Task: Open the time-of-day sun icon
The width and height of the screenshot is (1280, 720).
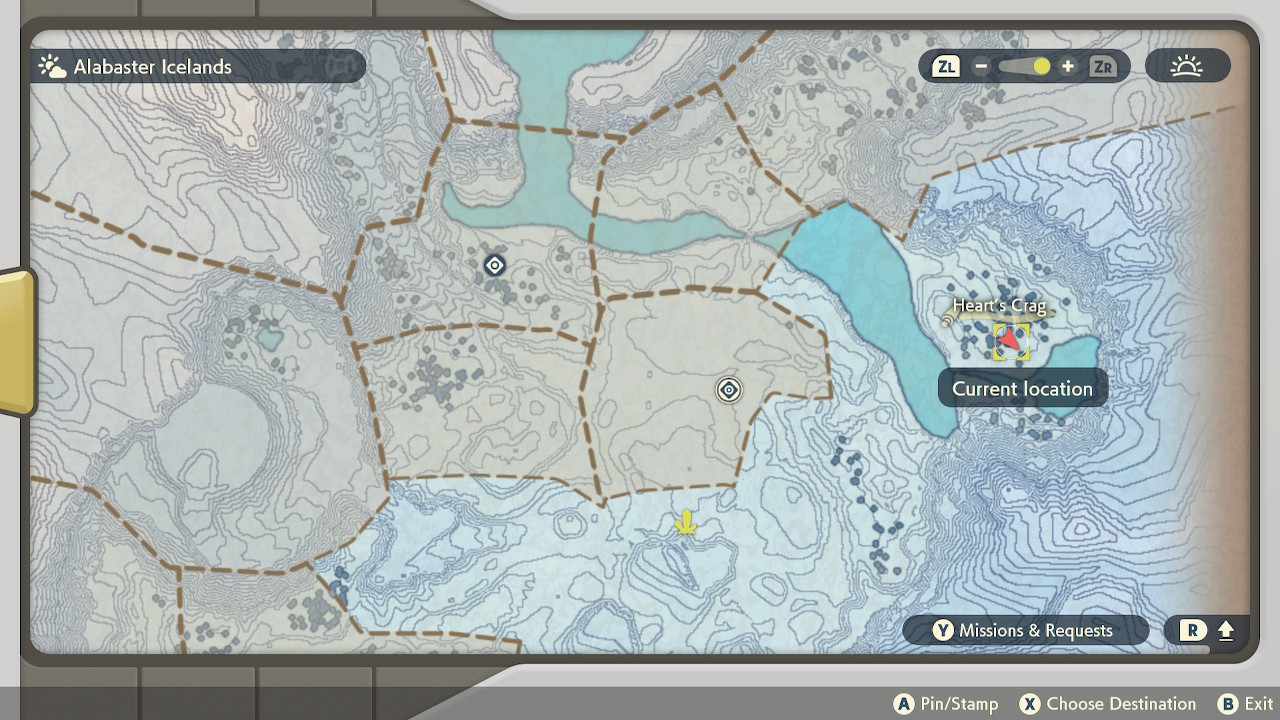Action: click(1187, 66)
